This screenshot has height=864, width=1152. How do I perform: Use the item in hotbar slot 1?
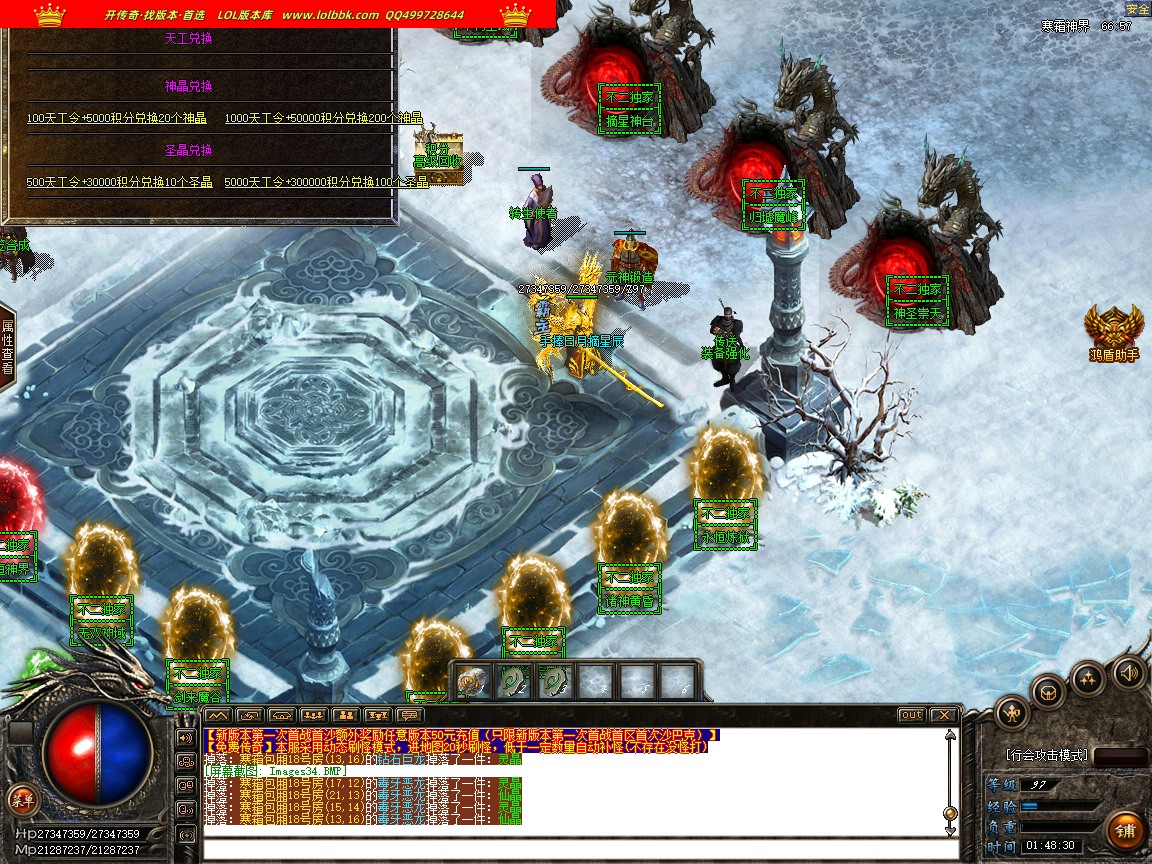point(473,681)
